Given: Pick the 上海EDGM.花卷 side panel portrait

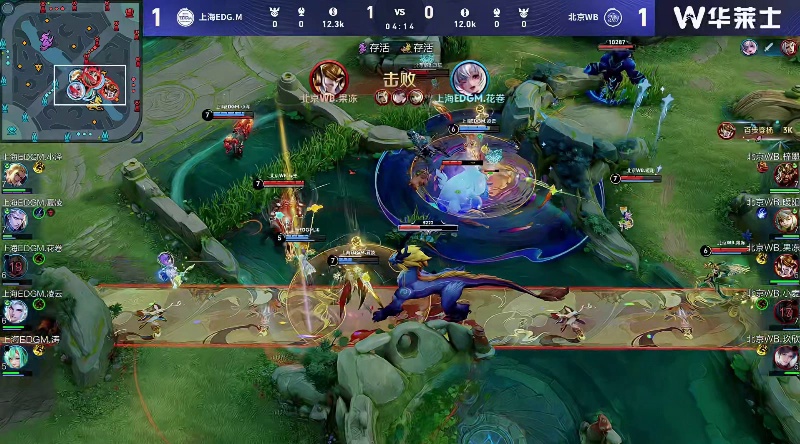Looking at the screenshot, I should (16, 265).
